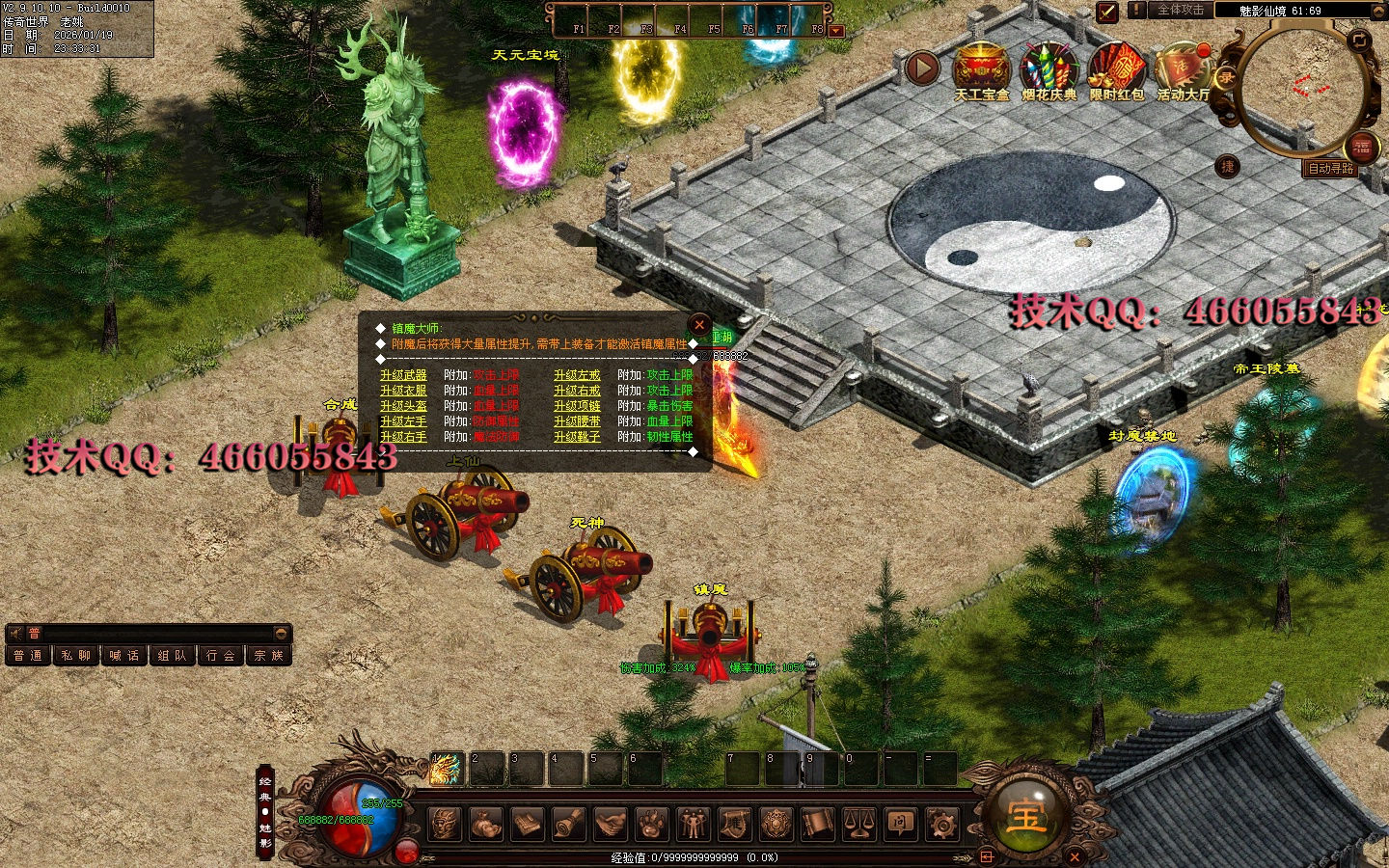
Task: Click the round 宝 treasure orb button
Action: click(1025, 815)
